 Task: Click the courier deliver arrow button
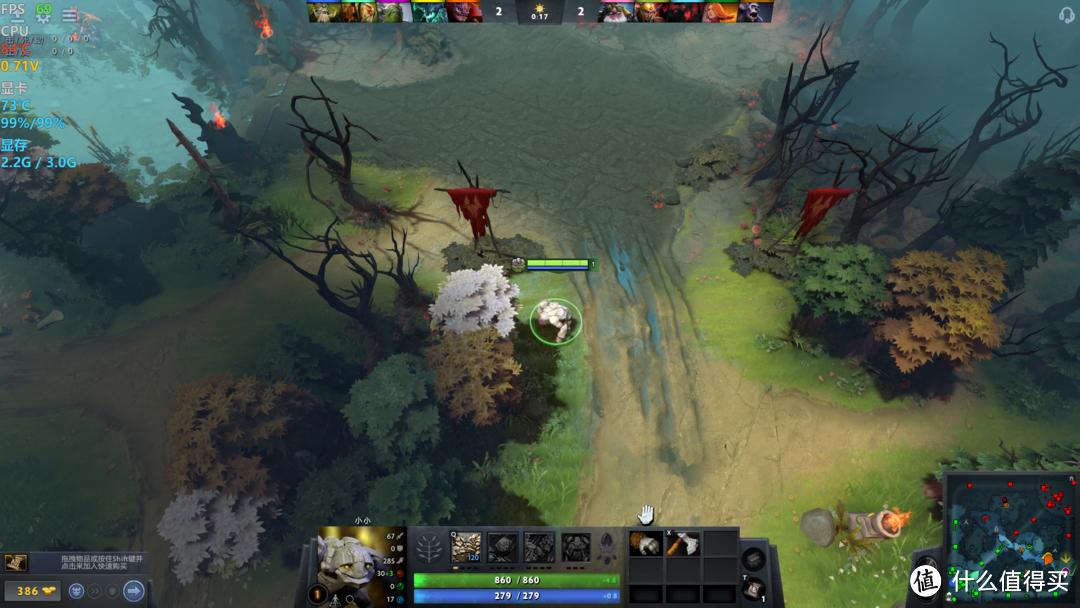tap(133, 591)
